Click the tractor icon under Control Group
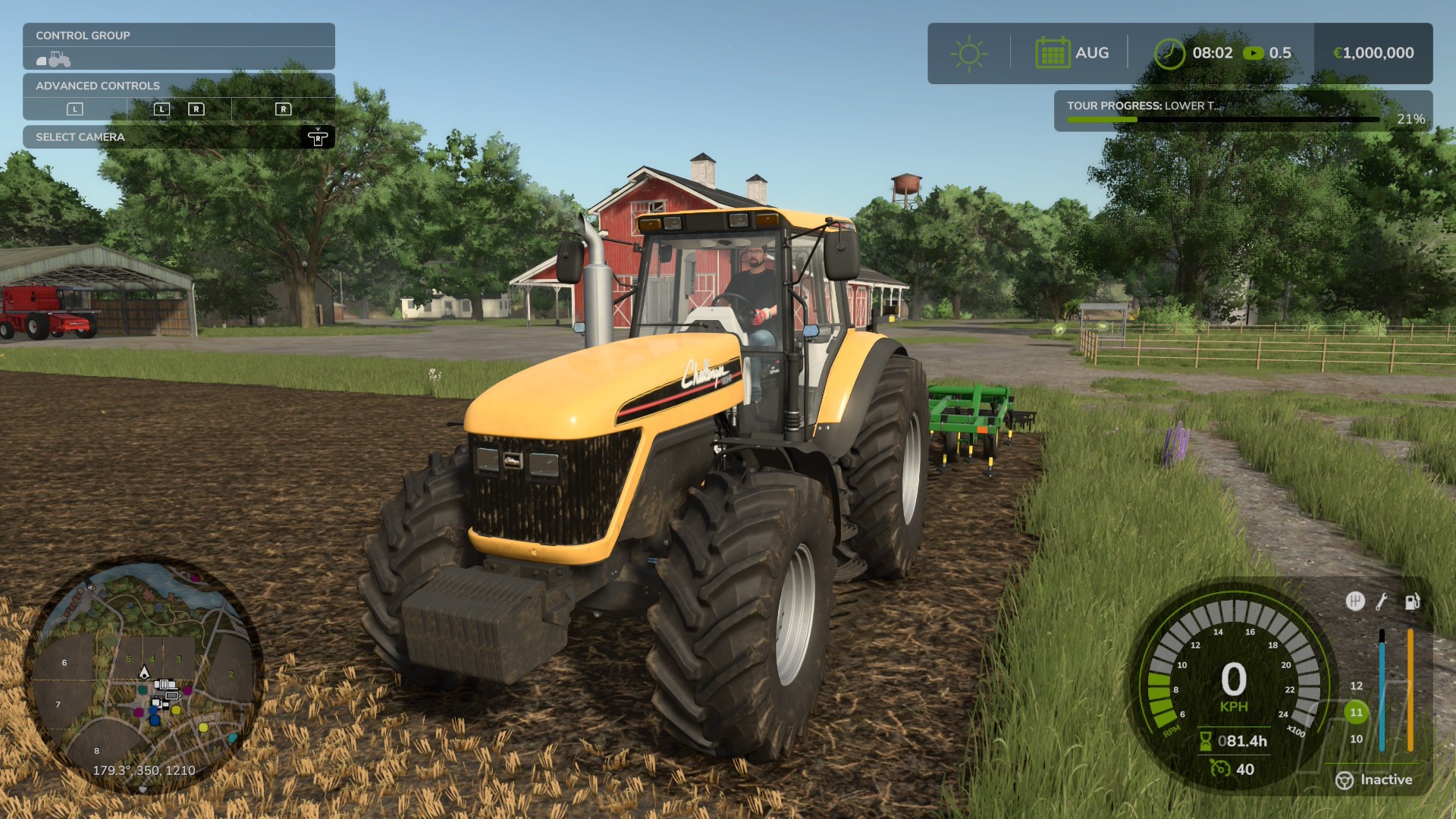This screenshot has height=819, width=1456. (54, 59)
